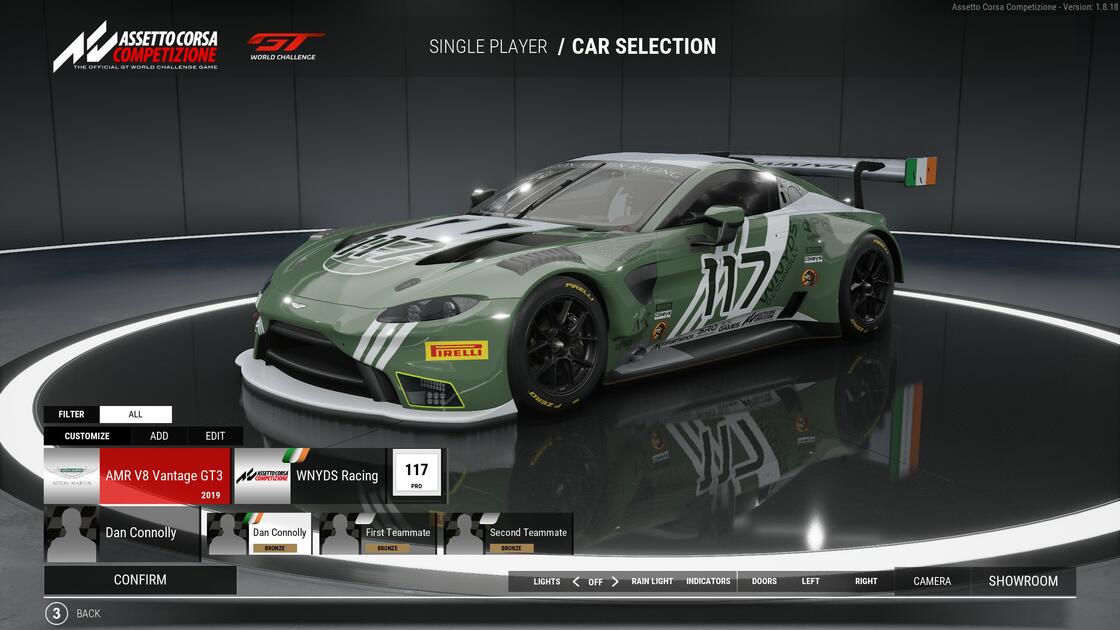This screenshot has height=630, width=1120.
Task: Enter the Showroom
Action: tap(1023, 581)
